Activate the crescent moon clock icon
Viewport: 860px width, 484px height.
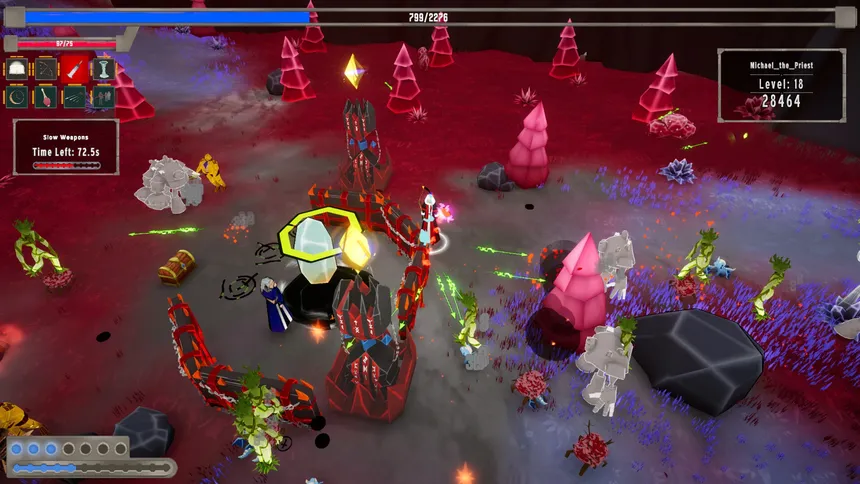coord(17,97)
